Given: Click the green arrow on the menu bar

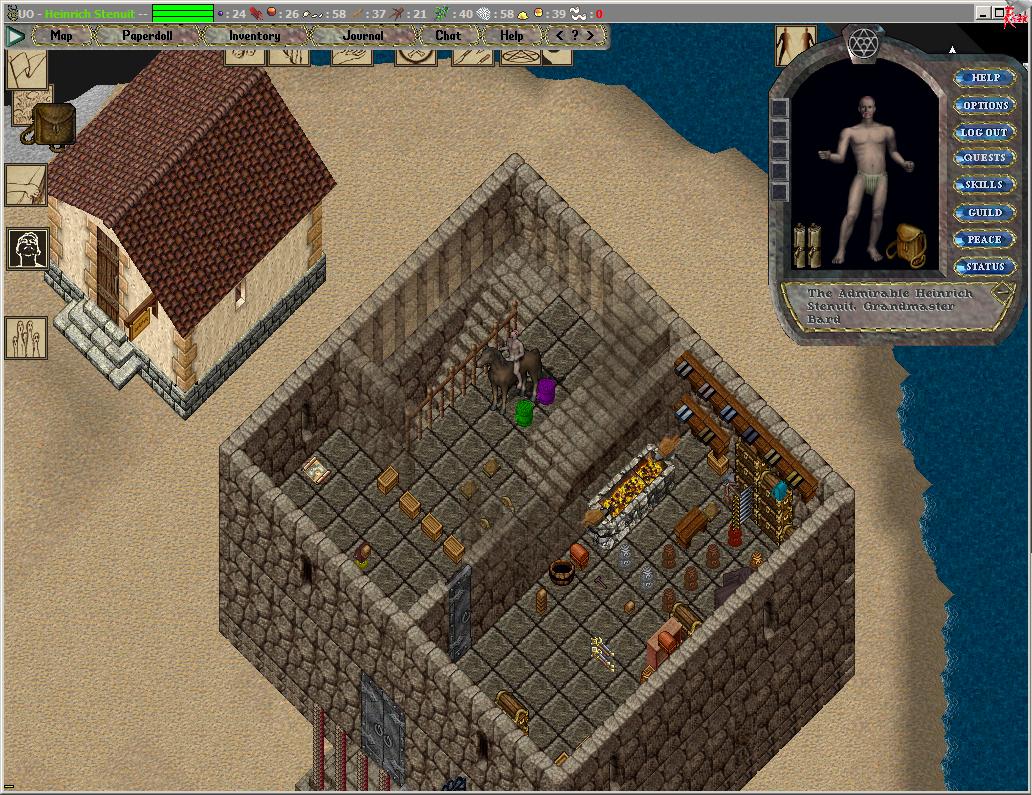Looking at the screenshot, I should [x=15, y=36].
